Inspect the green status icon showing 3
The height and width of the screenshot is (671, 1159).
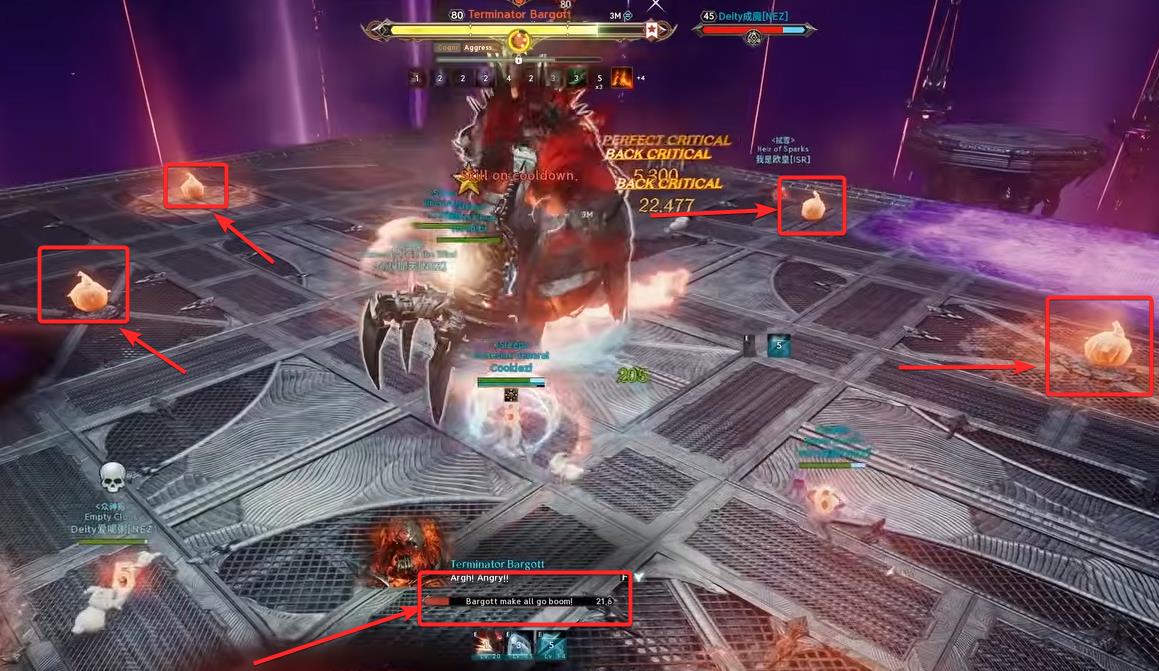point(576,77)
